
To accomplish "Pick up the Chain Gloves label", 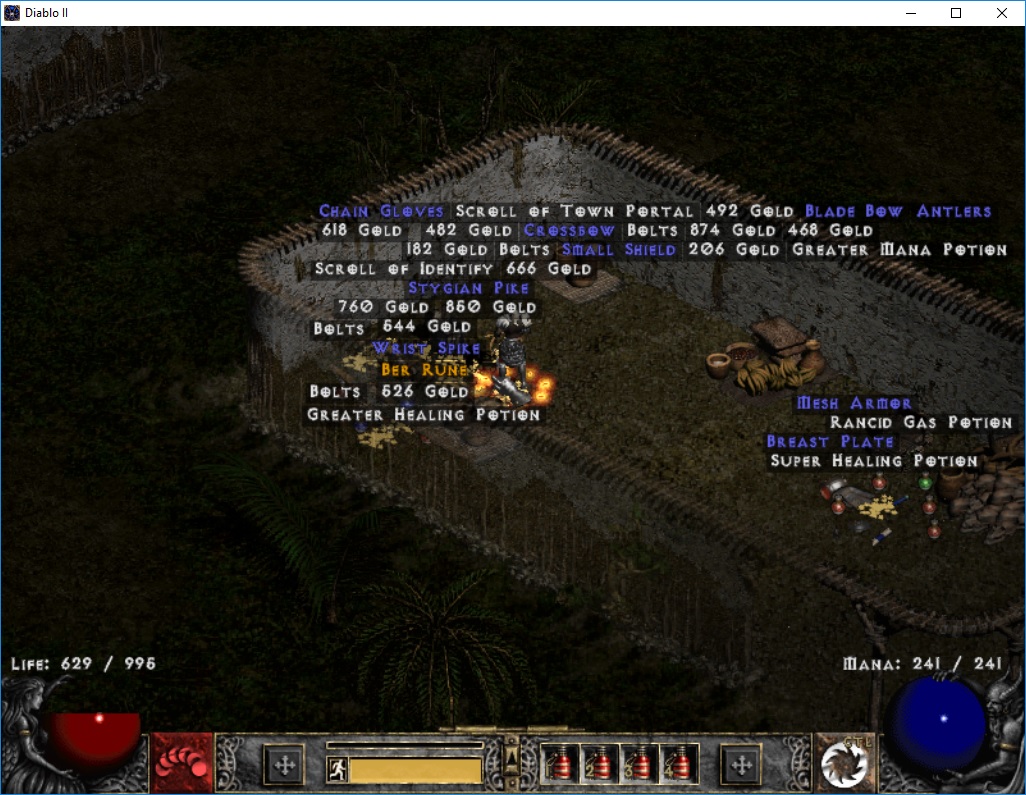I will click(x=381, y=211).
